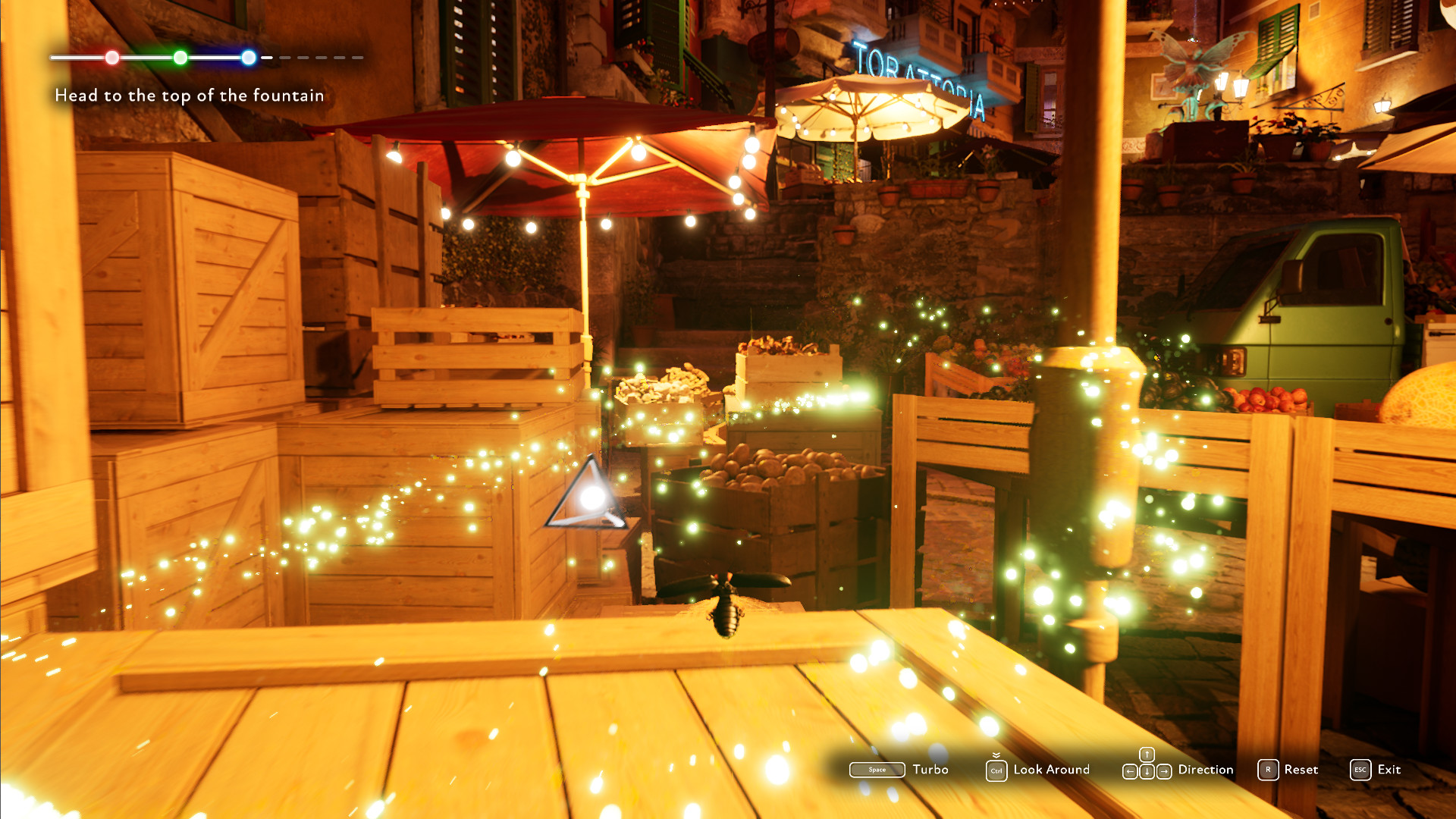Viewport: 1456px width, 819px height.
Task: Select the red checkpoint marker on progress bar
Action: [112, 57]
